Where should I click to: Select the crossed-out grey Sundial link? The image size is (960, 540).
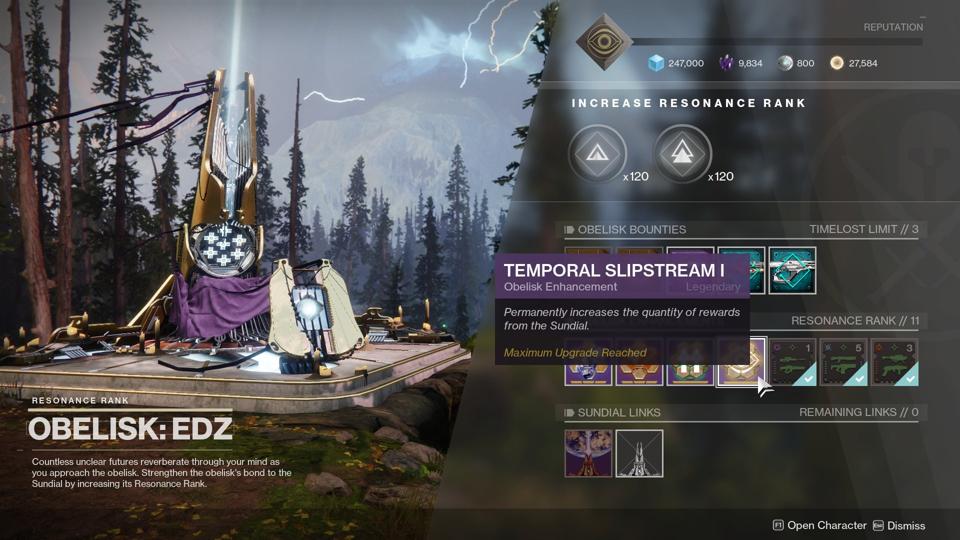[639, 453]
